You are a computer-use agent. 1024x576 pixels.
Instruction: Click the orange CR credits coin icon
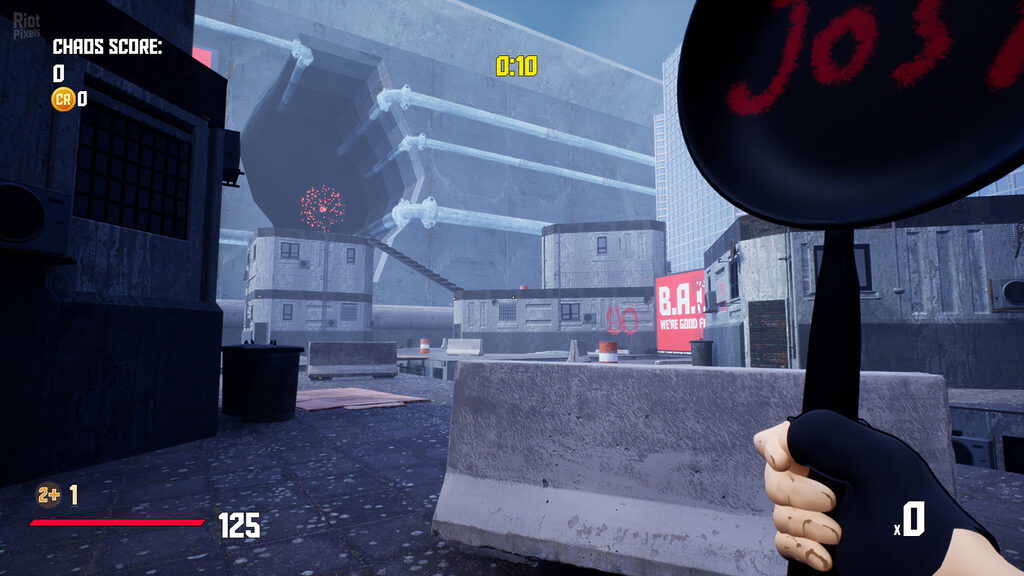click(63, 98)
